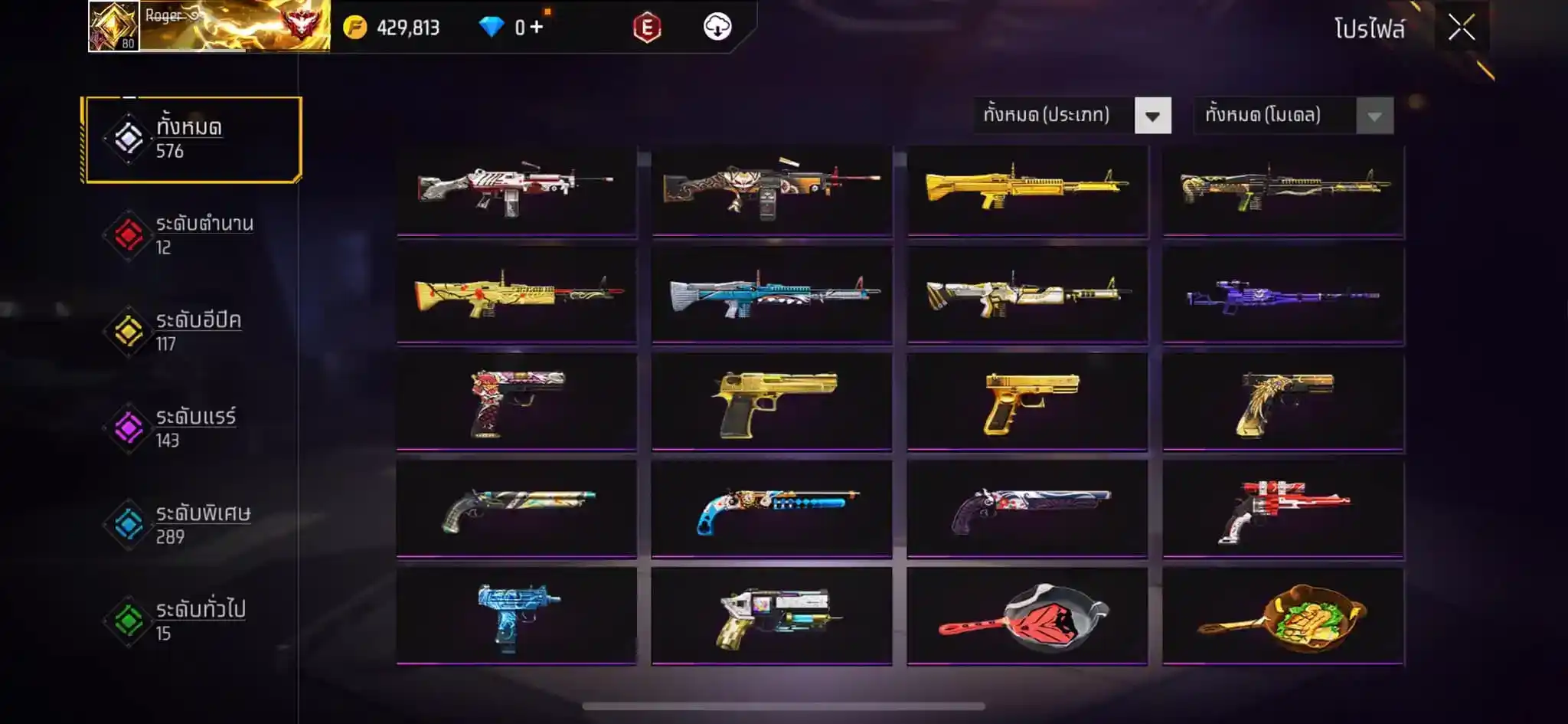Select the solid gold Desert Eagle skin

click(772, 401)
